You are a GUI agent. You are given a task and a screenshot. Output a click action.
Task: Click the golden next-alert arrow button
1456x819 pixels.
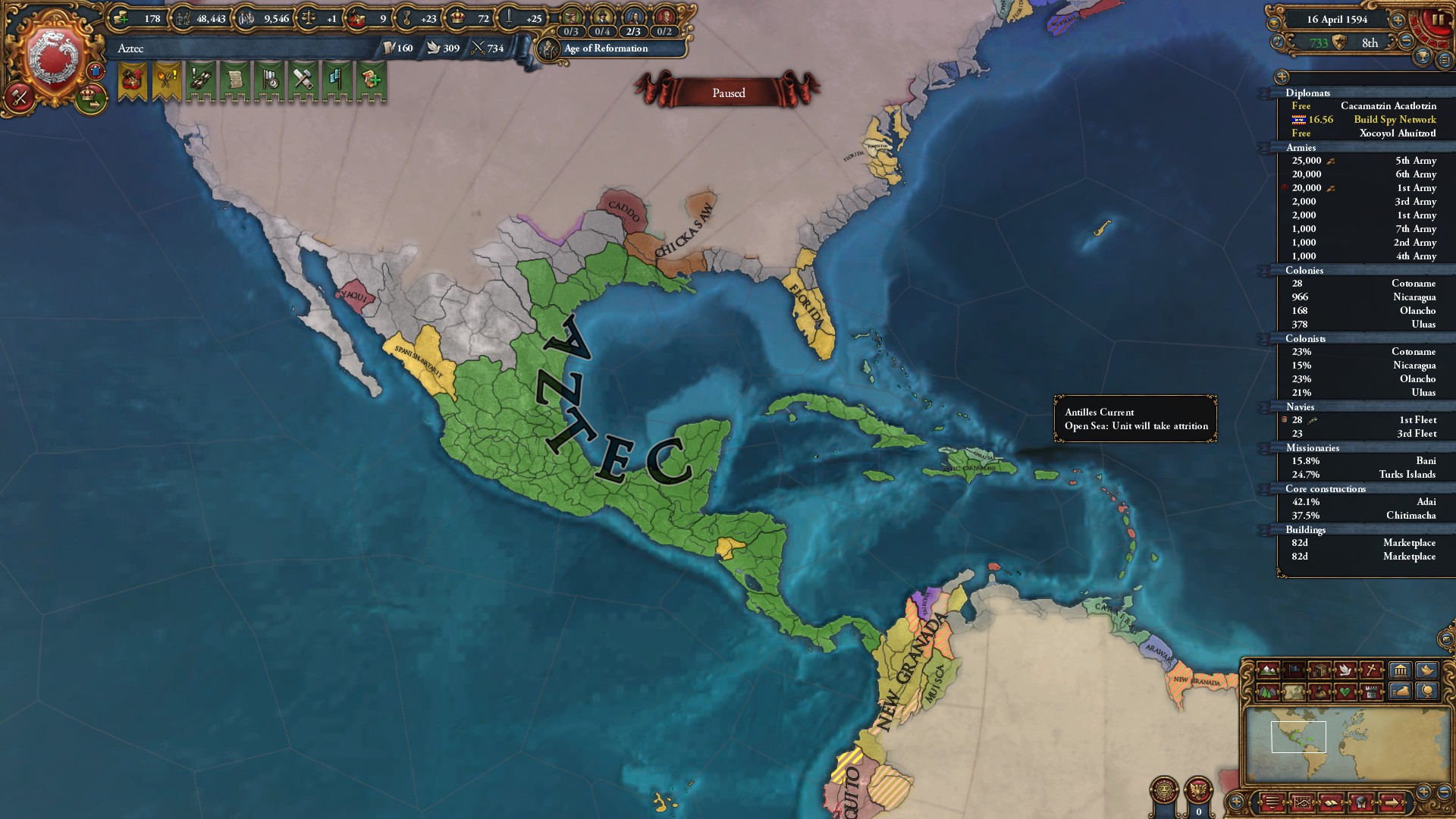(x=1392, y=803)
